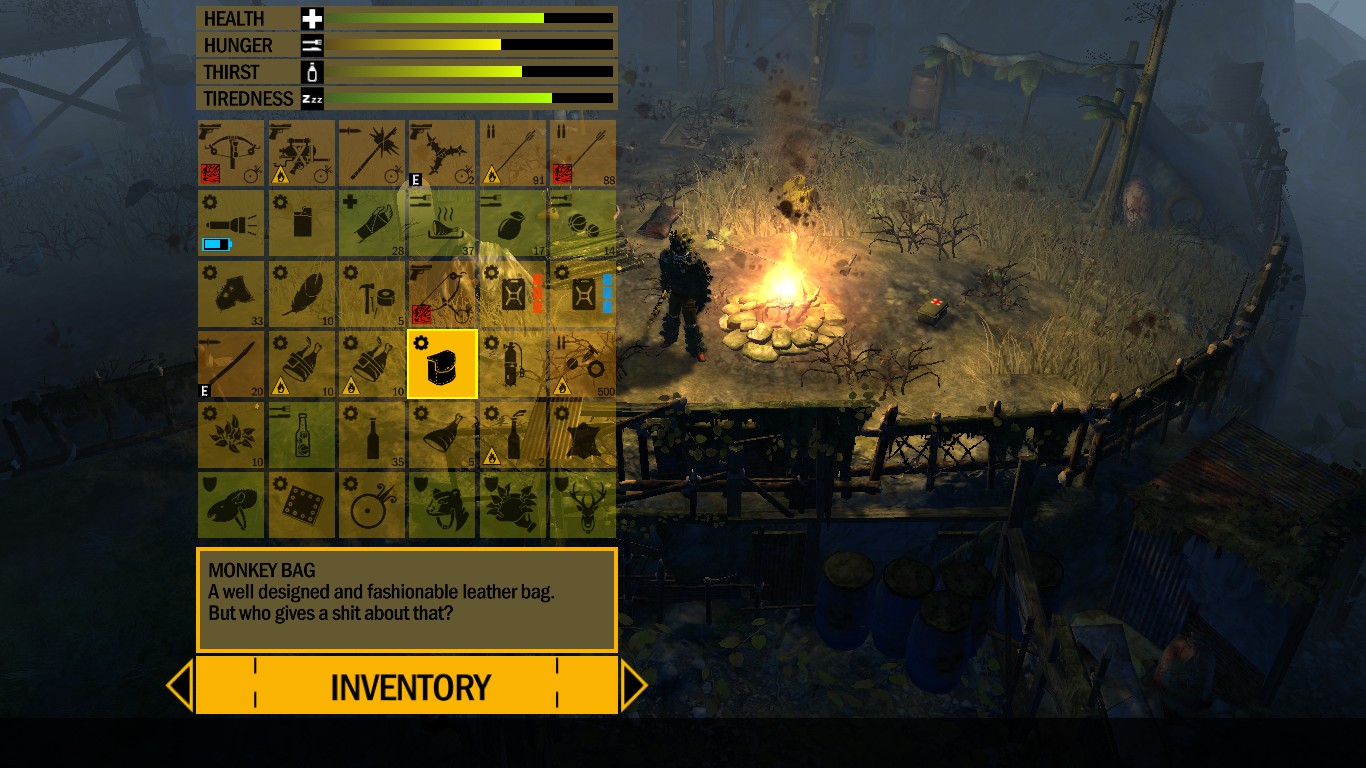1366x768 pixels.
Task: Select a Molotov cocktail bottle
Action: [x=301, y=363]
